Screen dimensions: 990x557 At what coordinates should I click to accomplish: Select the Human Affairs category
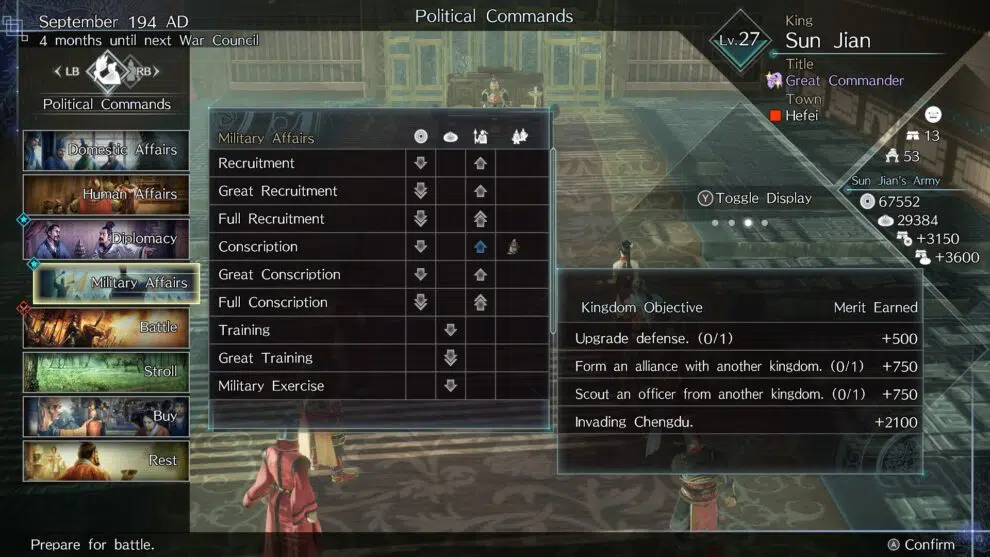107,194
